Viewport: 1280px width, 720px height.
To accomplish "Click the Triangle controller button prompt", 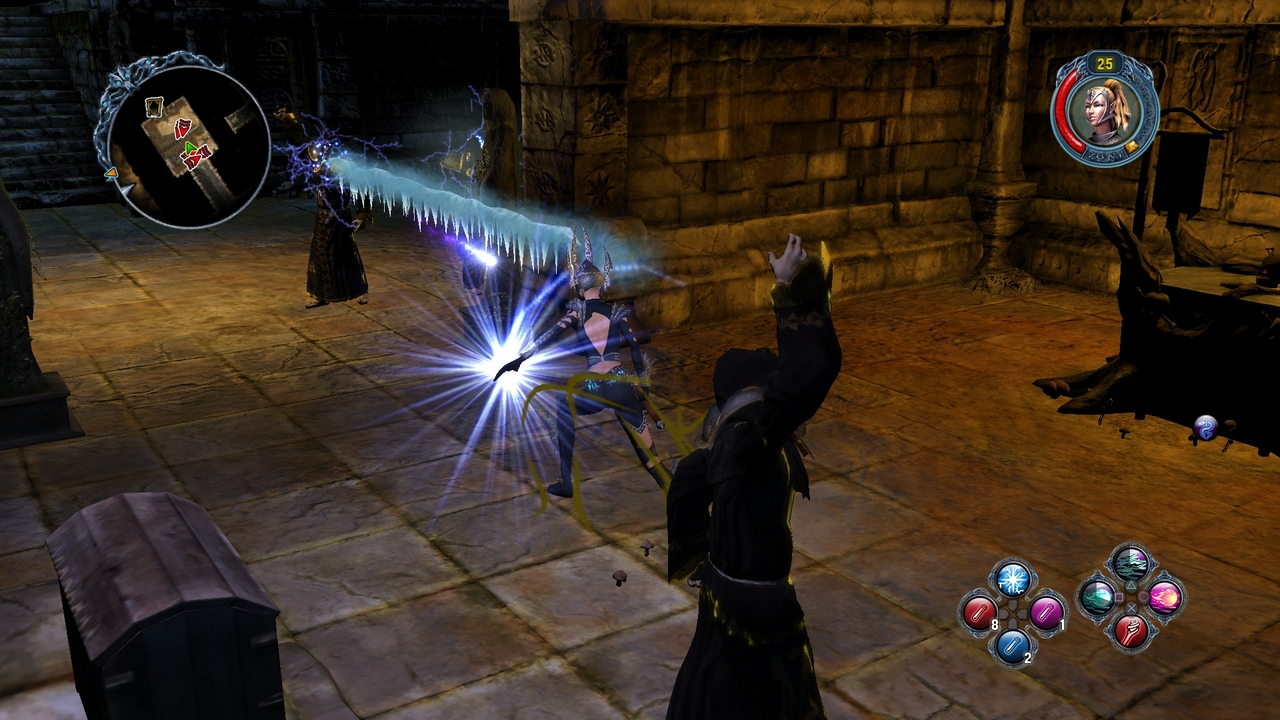I will 1133,585.
